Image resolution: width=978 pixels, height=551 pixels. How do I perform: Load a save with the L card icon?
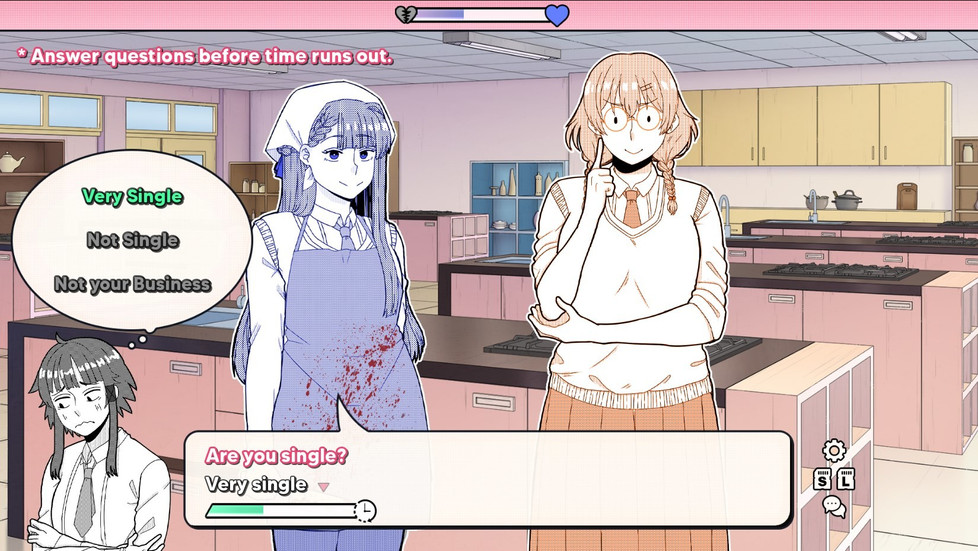pyautogui.click(x=846, y=479)
